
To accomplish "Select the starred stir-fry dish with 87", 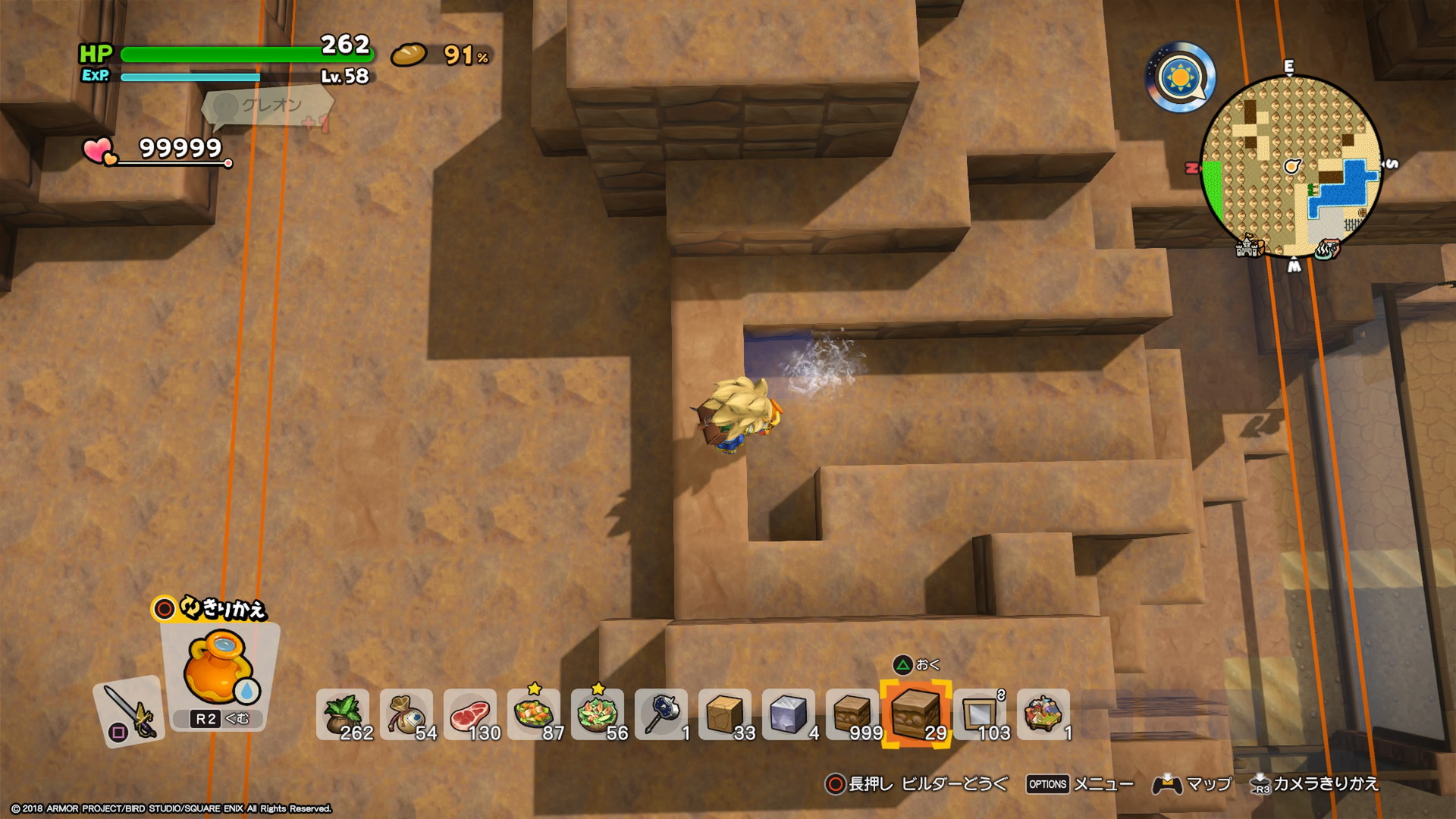I will coord(534,714).
